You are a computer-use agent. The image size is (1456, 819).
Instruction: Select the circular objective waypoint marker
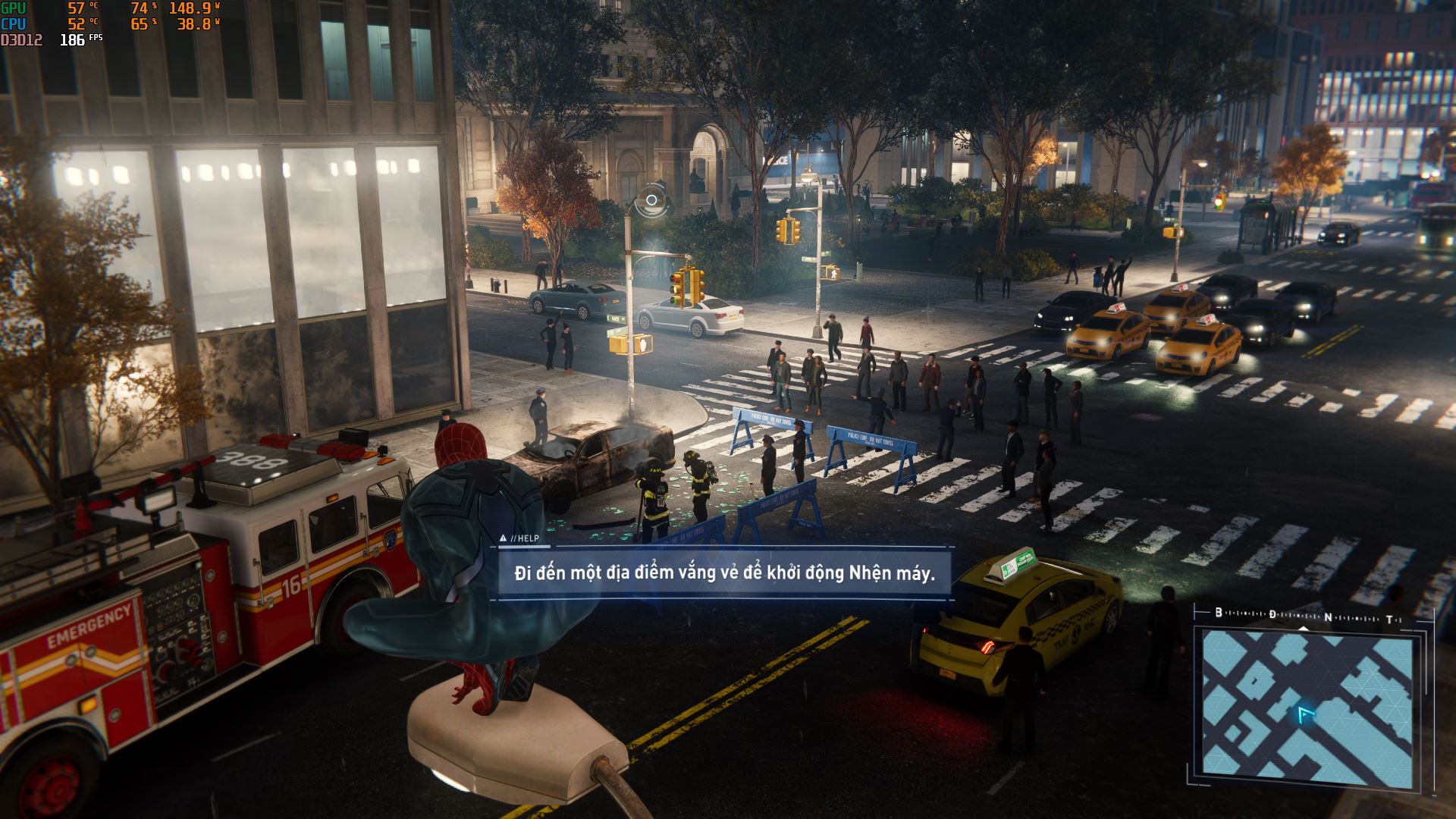(651, 200)
